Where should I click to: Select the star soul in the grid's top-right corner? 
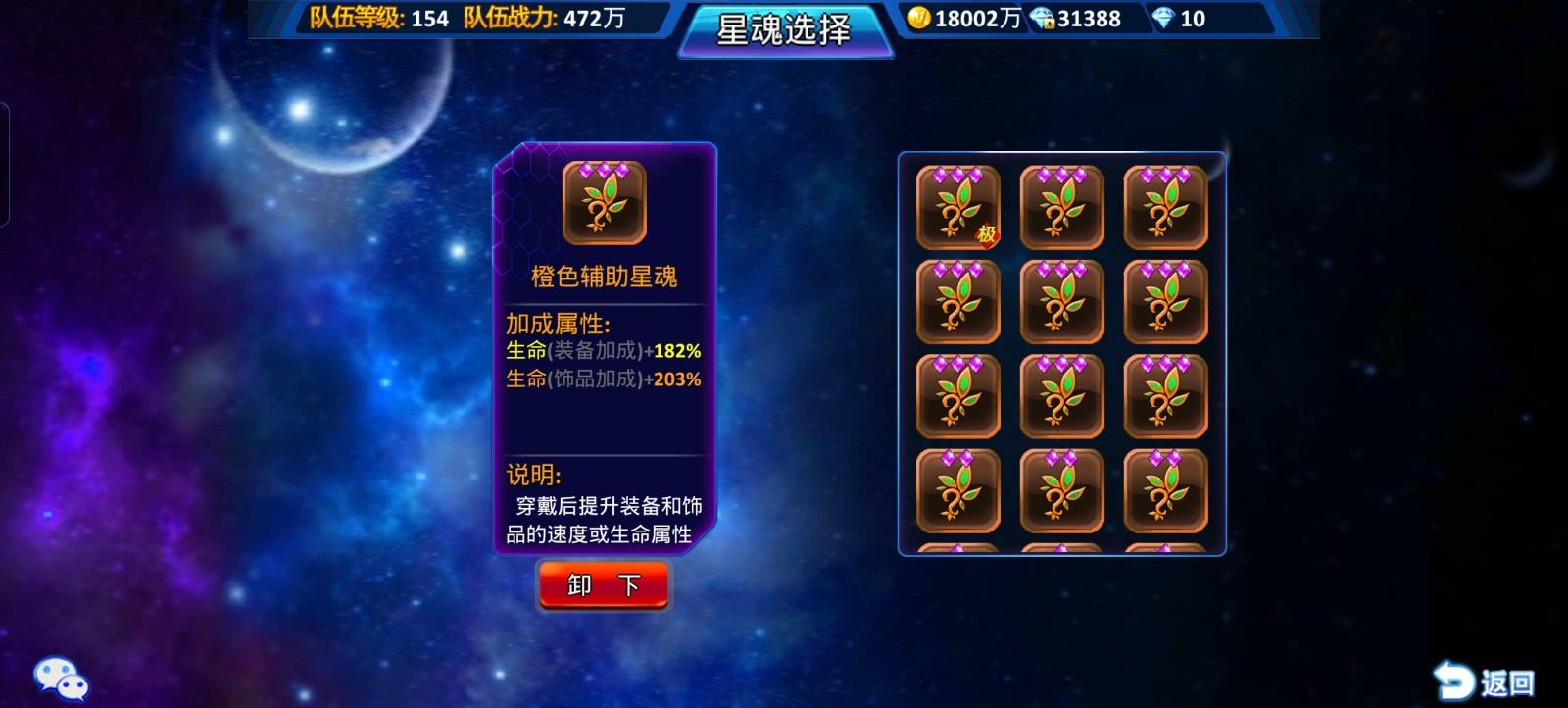1164,209
